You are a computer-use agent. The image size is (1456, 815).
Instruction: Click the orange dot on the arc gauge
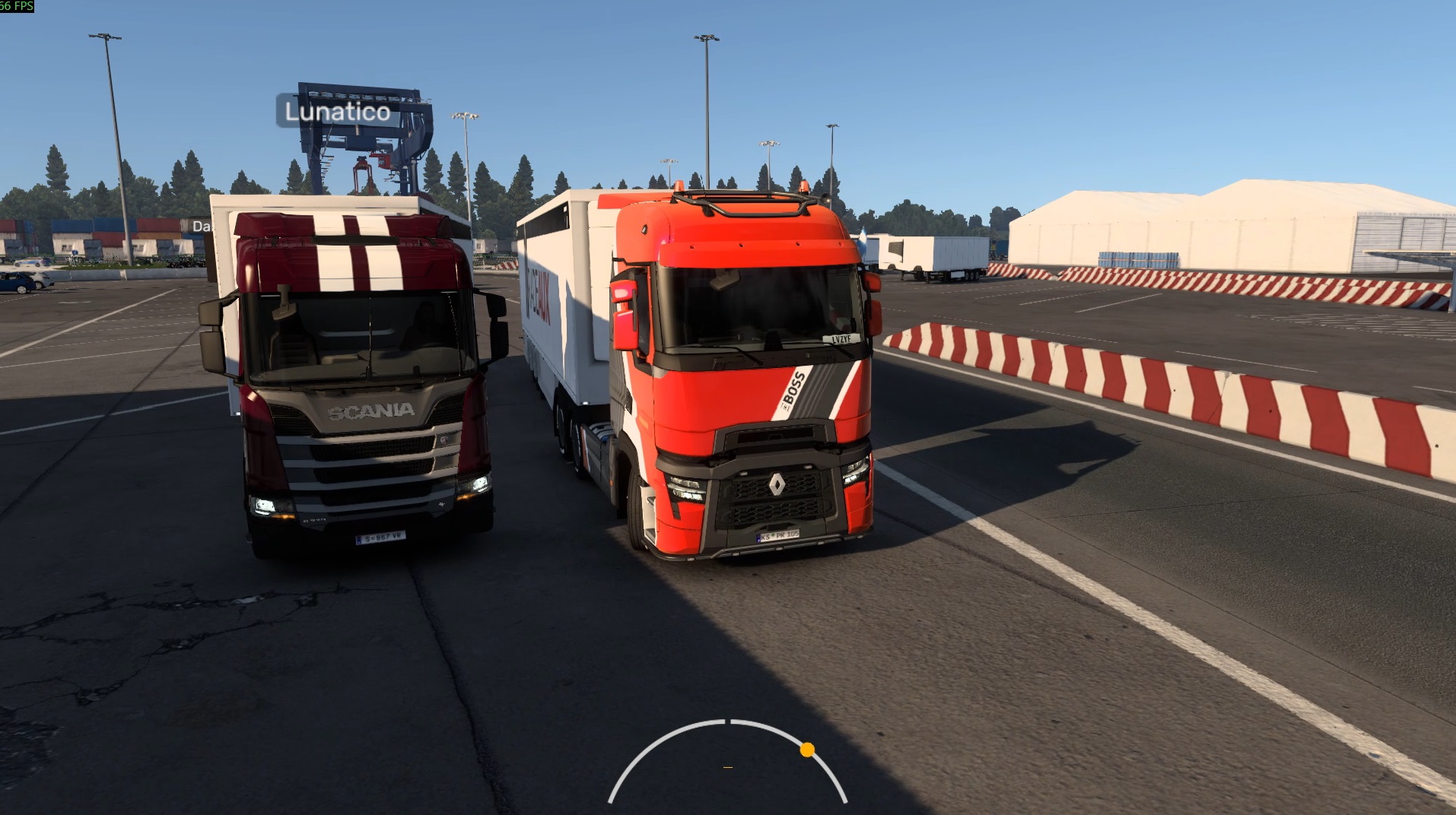[807, 750]
